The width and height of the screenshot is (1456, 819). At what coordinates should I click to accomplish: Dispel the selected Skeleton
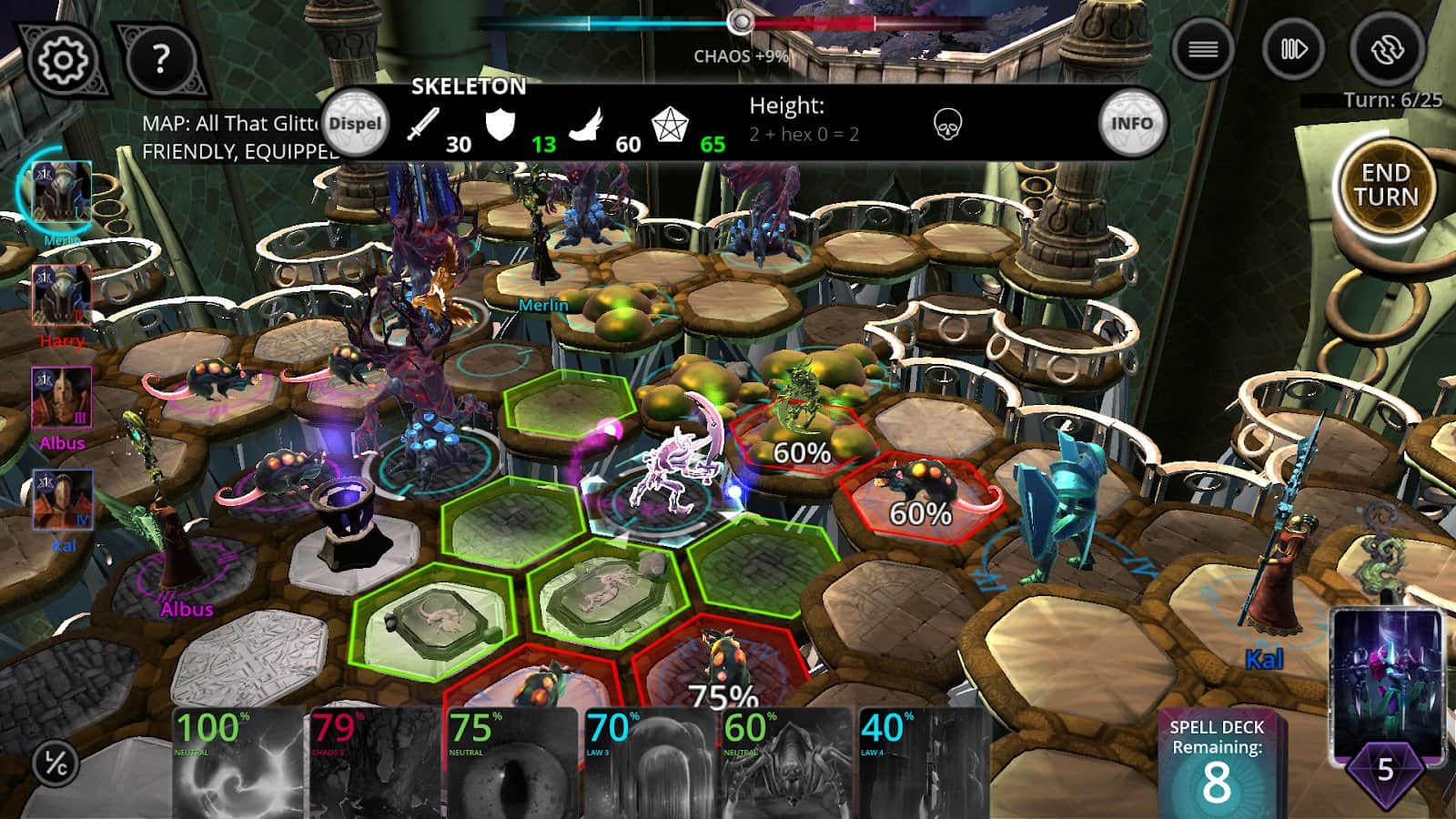pos(355,124)
